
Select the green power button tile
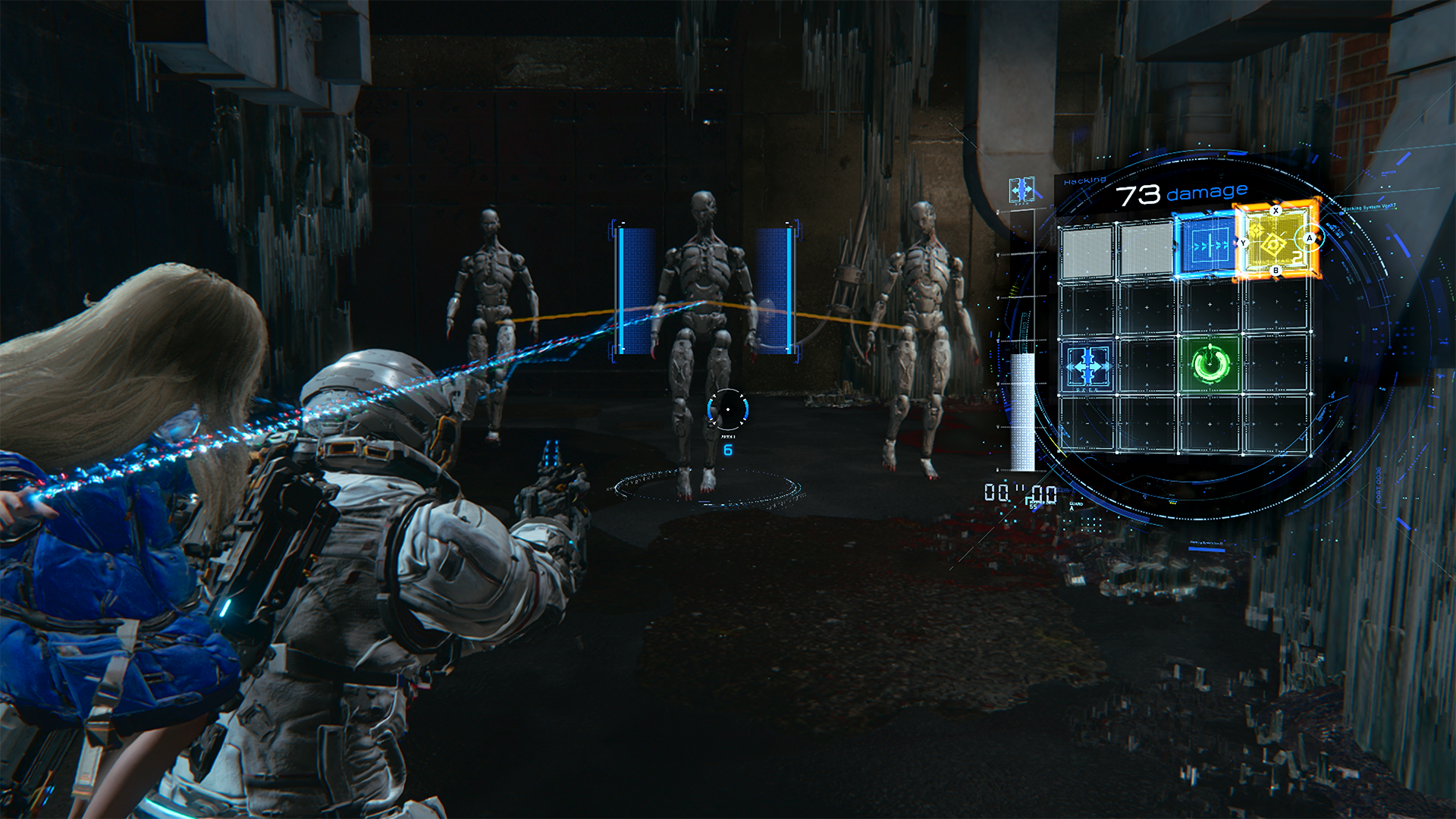(1210, 364)
